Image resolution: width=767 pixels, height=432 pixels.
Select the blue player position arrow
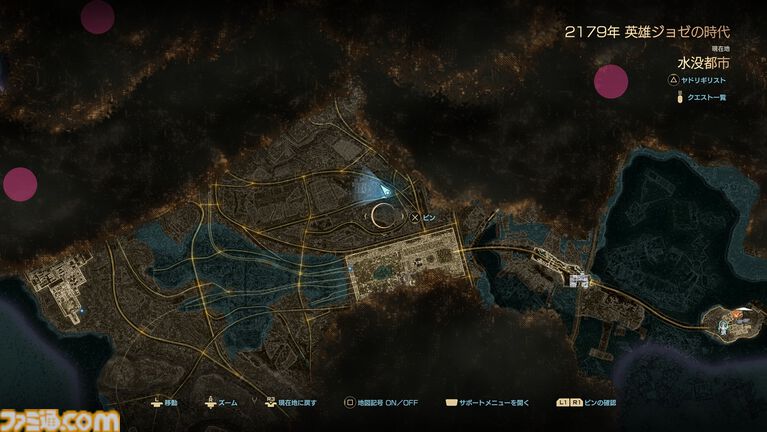coord(375,188)
